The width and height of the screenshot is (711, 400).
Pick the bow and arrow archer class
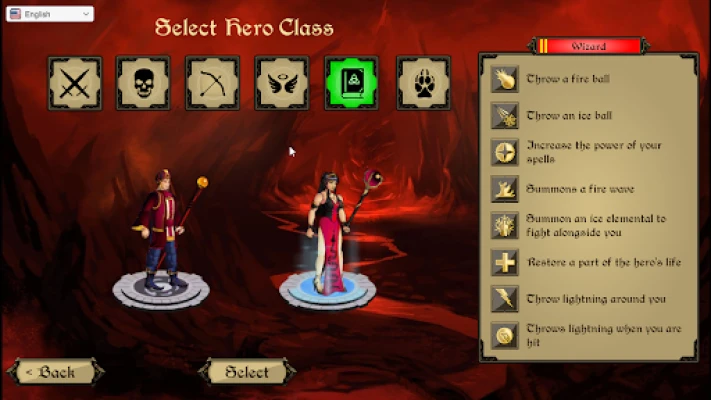point(212,82)
